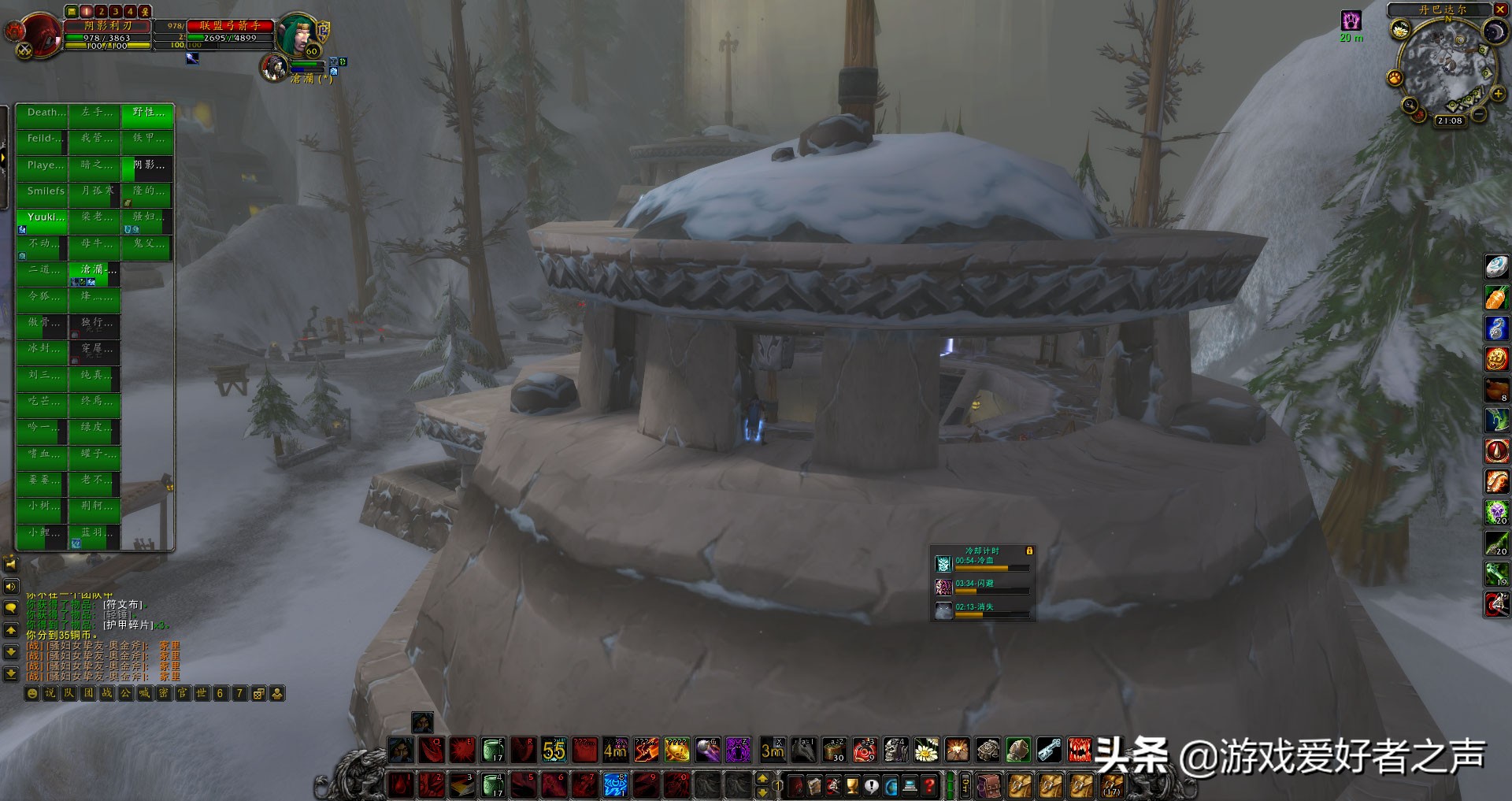The image size is (1512, 801).
Task: Switch chat channel to 说 (Say)
Action: click(50, 694)
